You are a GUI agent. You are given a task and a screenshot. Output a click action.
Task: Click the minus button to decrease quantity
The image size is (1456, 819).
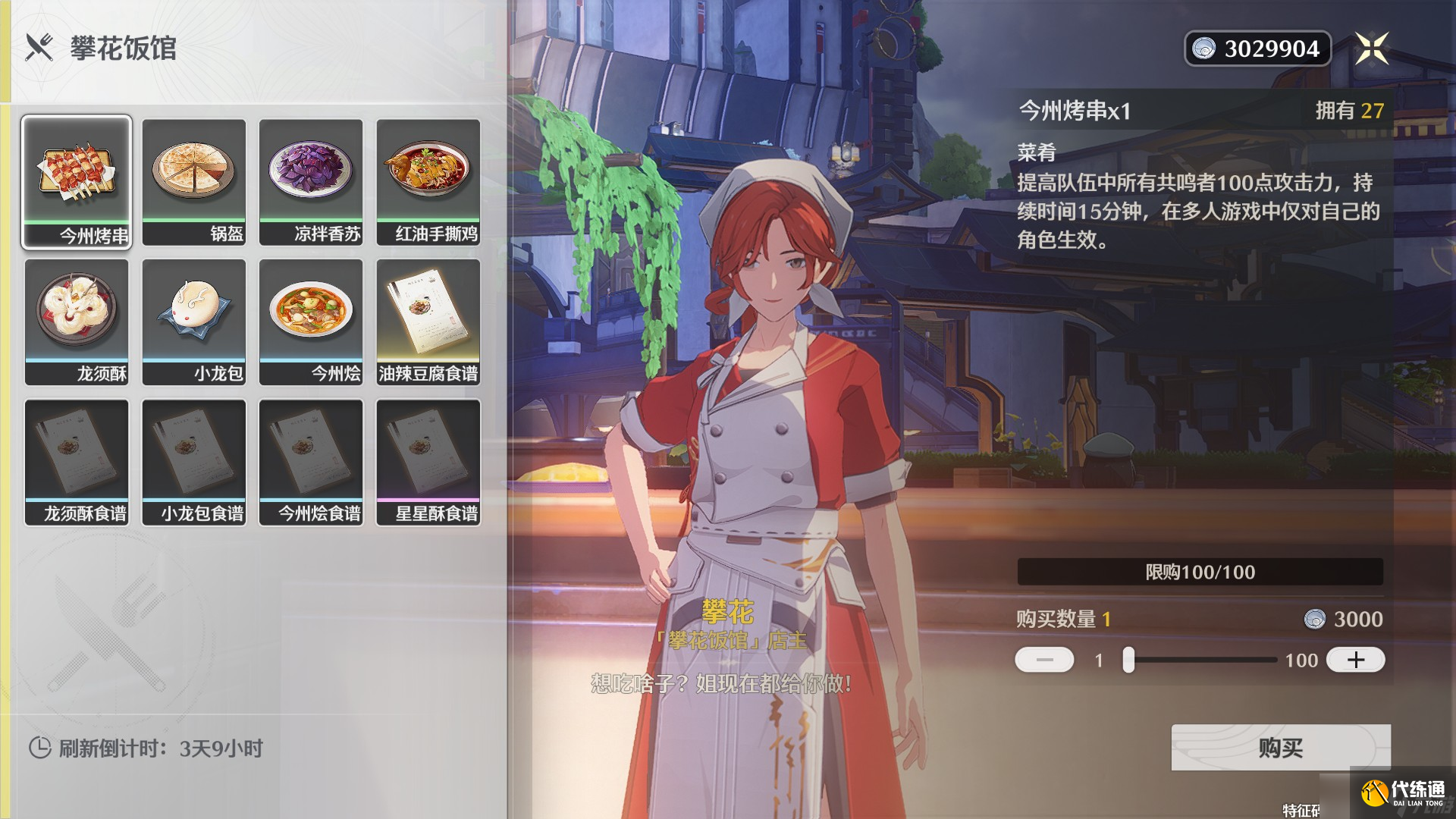coord(1046,660)
